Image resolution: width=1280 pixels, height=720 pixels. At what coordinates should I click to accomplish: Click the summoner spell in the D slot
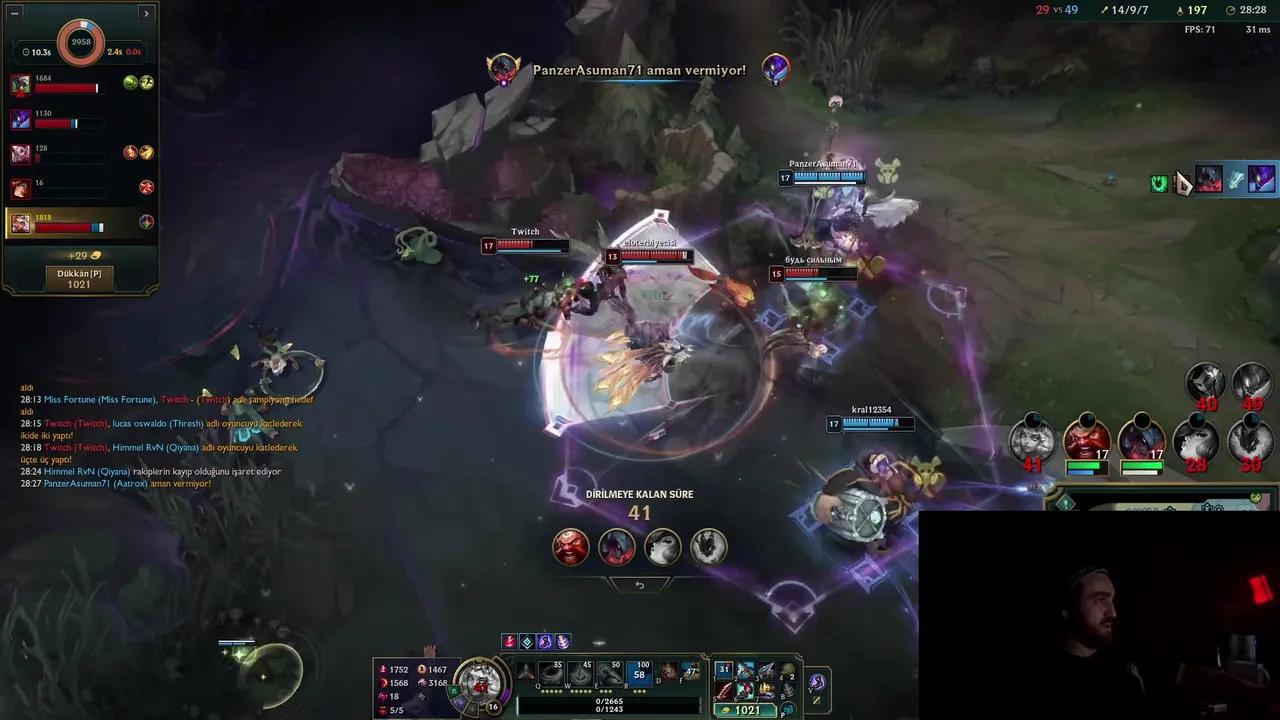[x=668, y=673]
